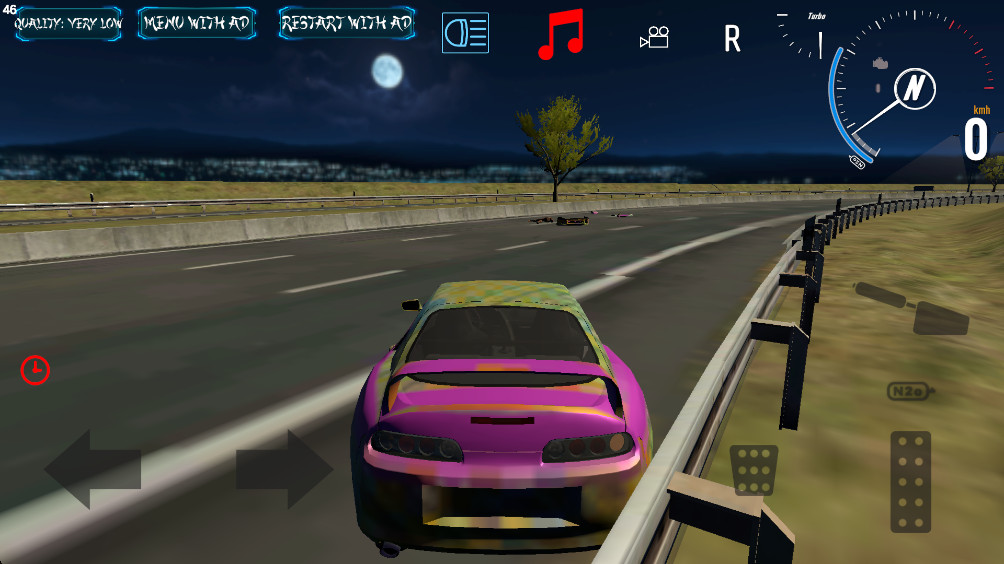Open Menu With Ad button
The width and height of the screenshot is (1004, 564).
196,23
